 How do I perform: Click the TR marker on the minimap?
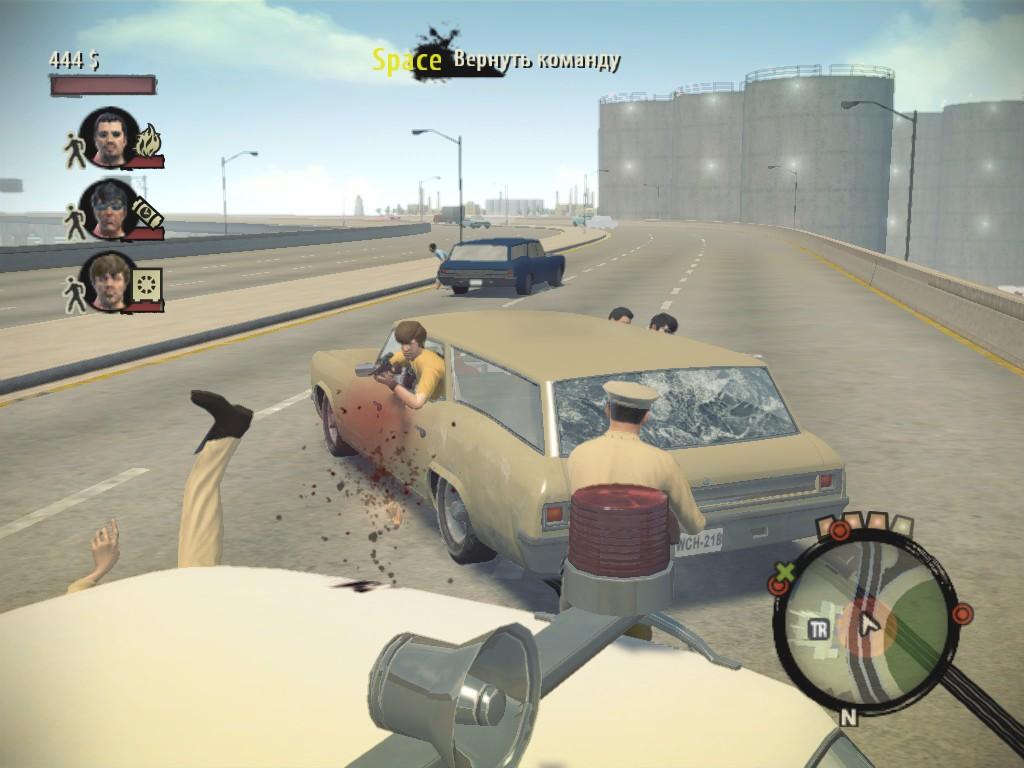817,629
